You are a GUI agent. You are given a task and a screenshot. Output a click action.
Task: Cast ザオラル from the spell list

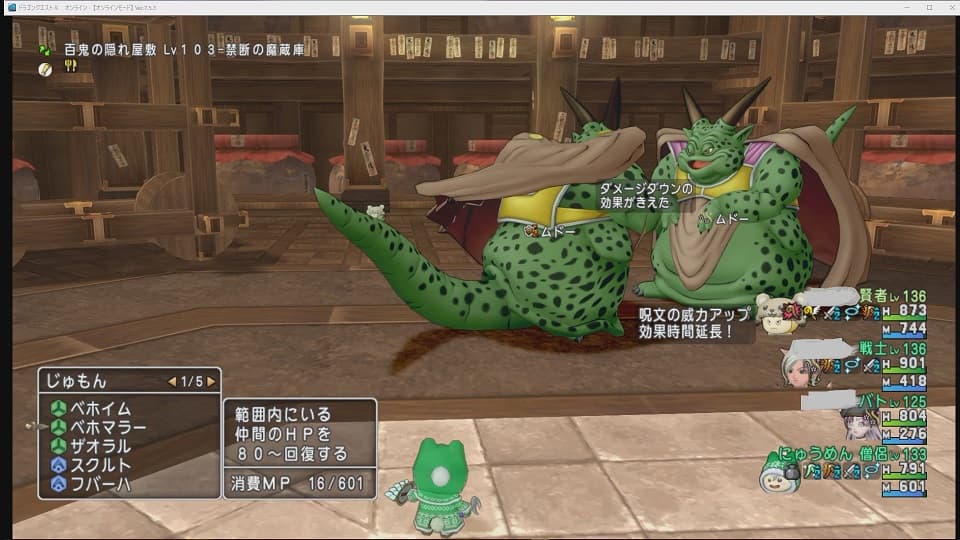coord(100,447)
